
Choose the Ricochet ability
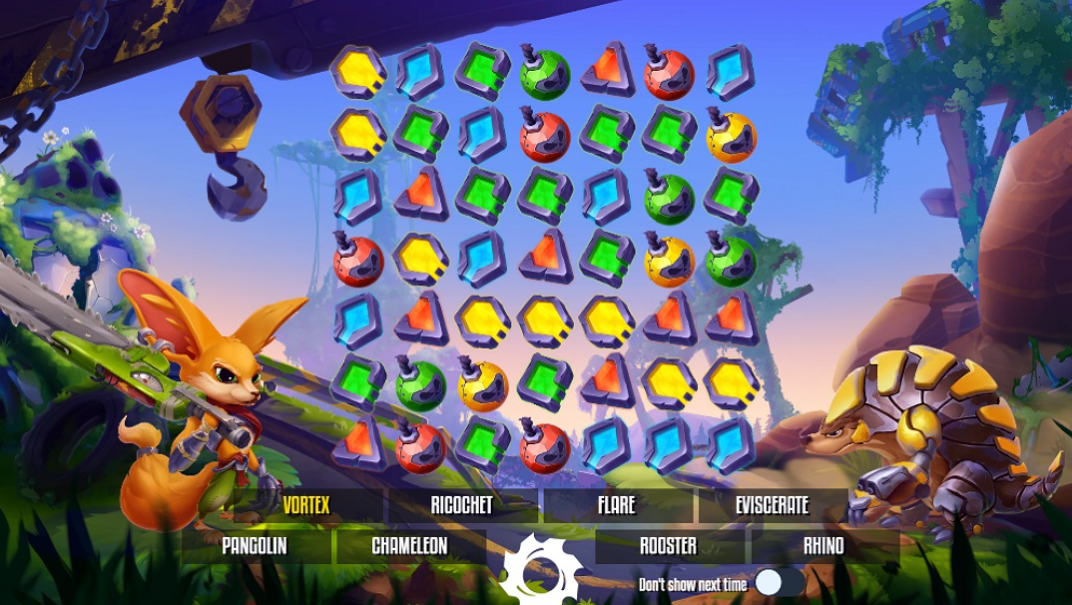(461, 505)
